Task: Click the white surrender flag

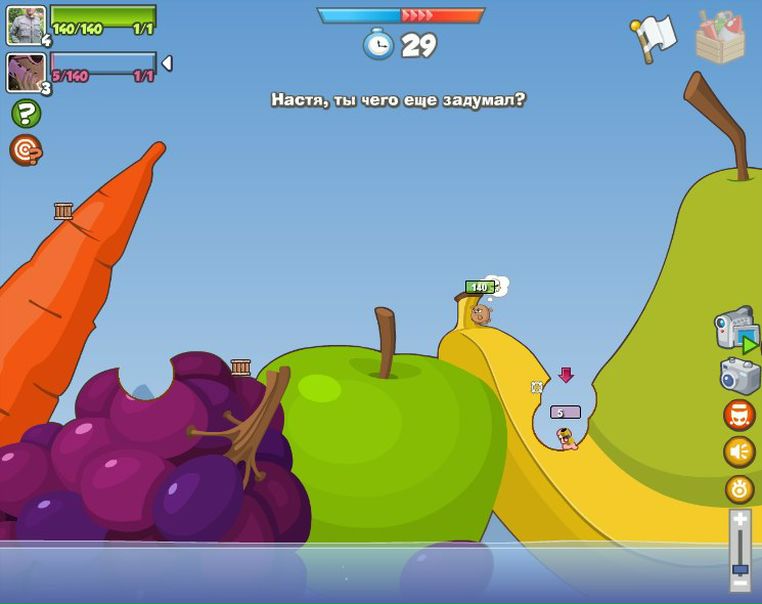Action: click(654, 38)
